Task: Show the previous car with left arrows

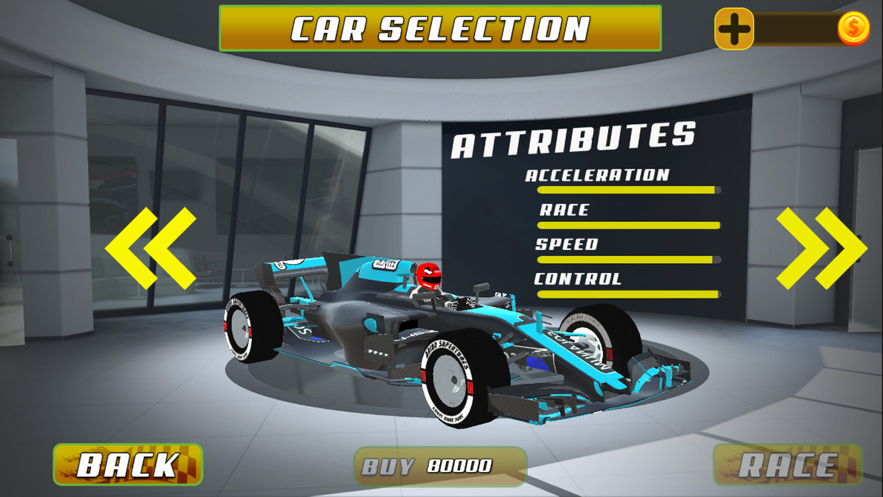Action: (x=150, y=248)
